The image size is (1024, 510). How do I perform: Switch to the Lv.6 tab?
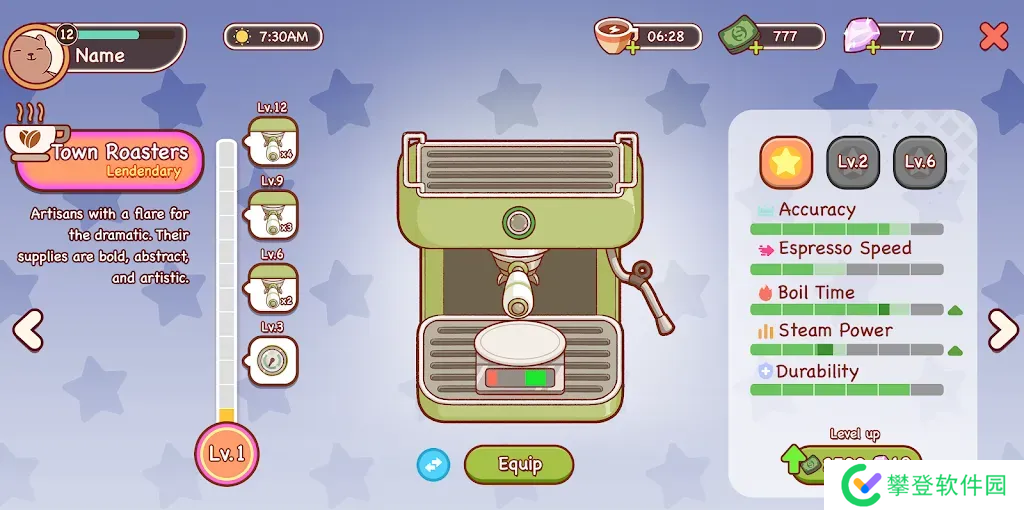919,162
